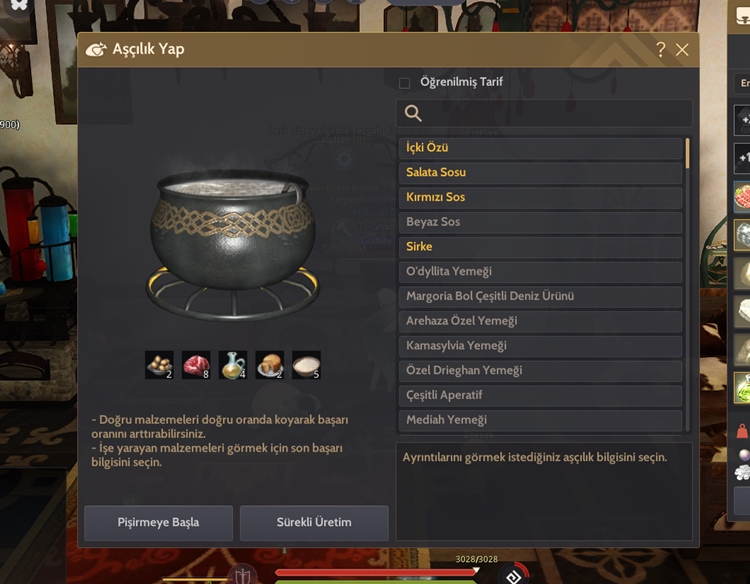Click the Sürekli Üretim button
Image resolution: width=750 pixels, height=584 pixels.
314,522
